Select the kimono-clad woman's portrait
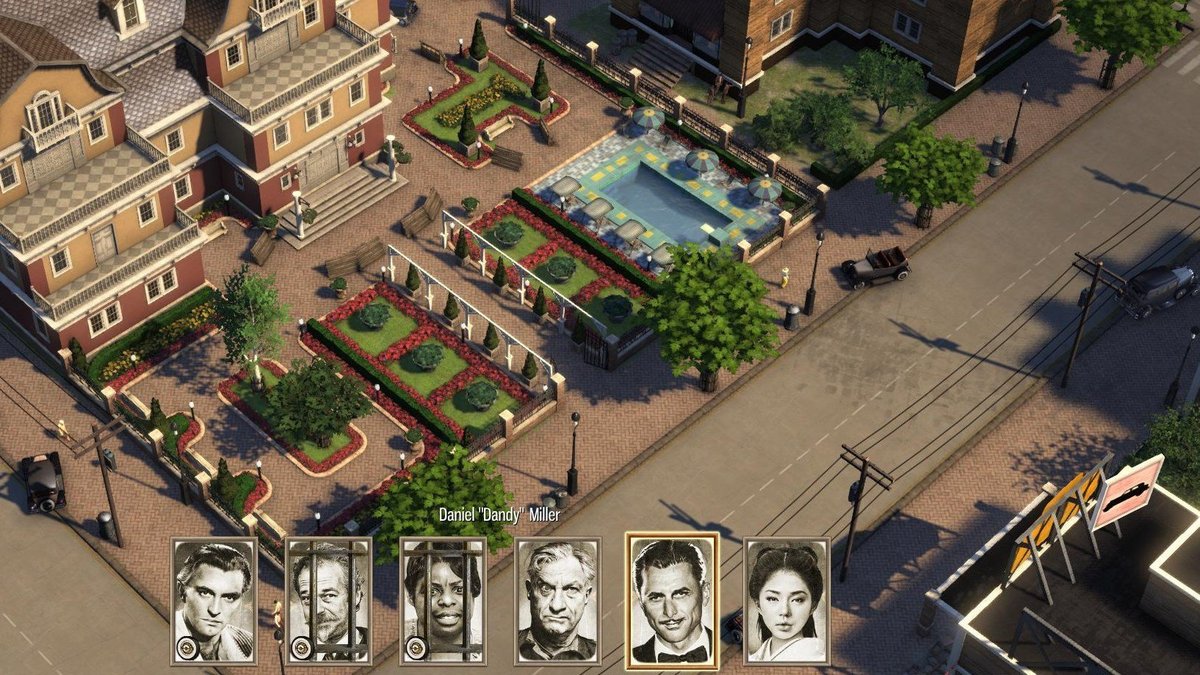 [787, 601]
